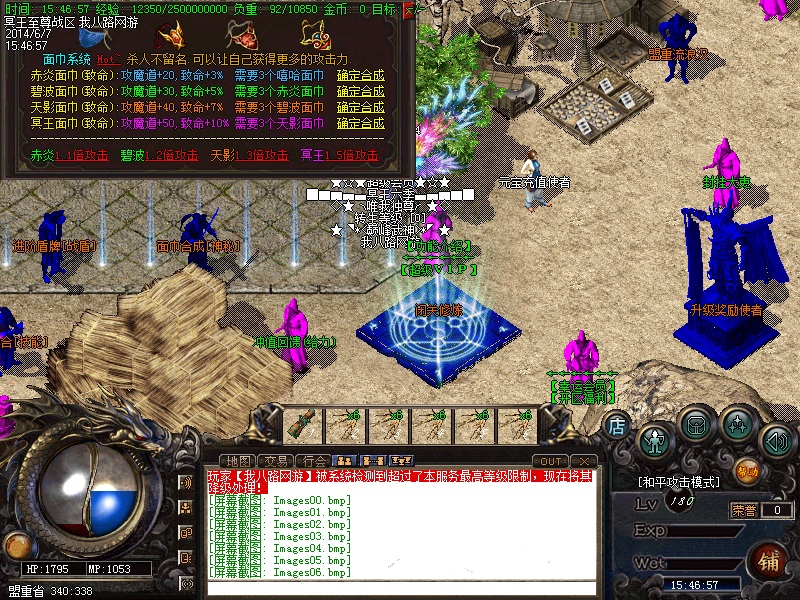Open the 行会 guild tab
This screenshot has width=800, height=600.
[314, 460]
